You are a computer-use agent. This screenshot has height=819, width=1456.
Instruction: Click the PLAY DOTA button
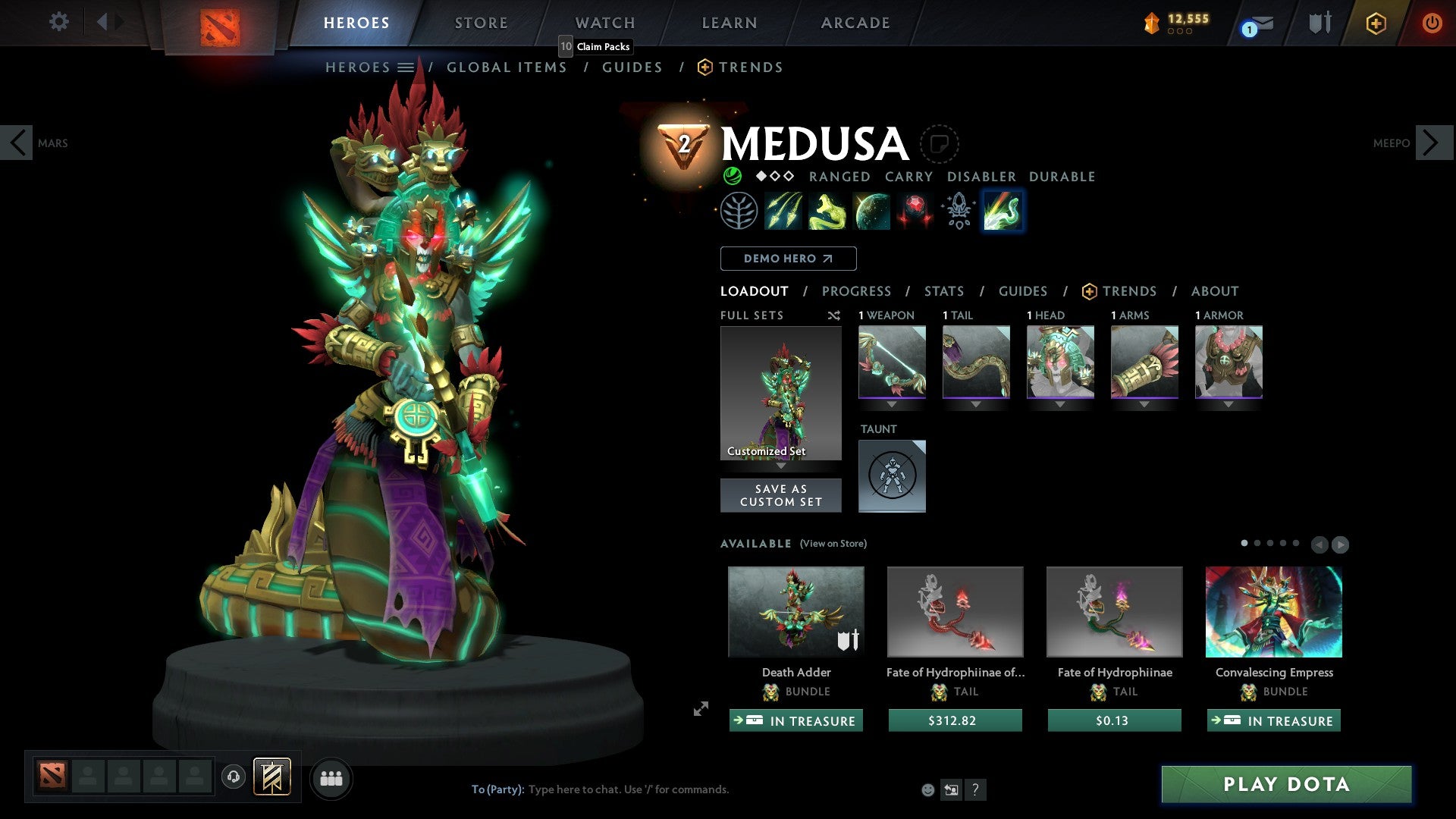1285,785
